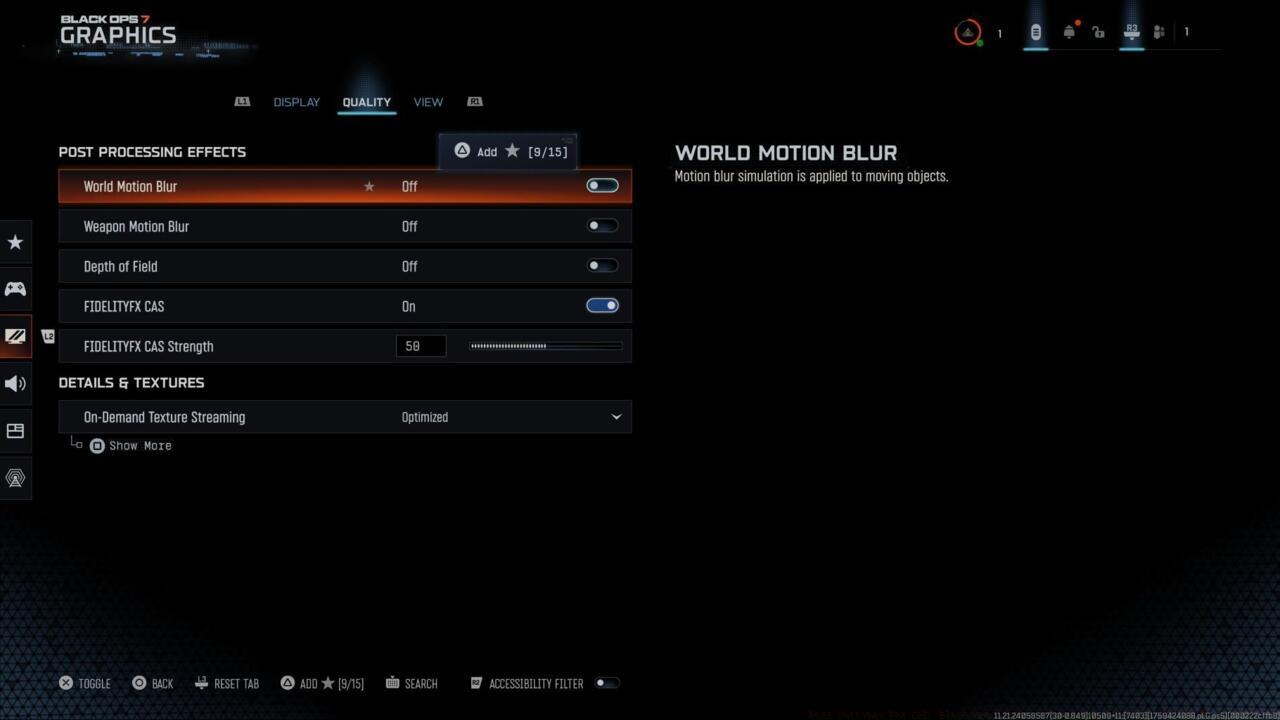Viewport: 1280px width, 720px height.
Task: Disable the FIDELITYFX CAS switch
Action: [x=602, y=305]
